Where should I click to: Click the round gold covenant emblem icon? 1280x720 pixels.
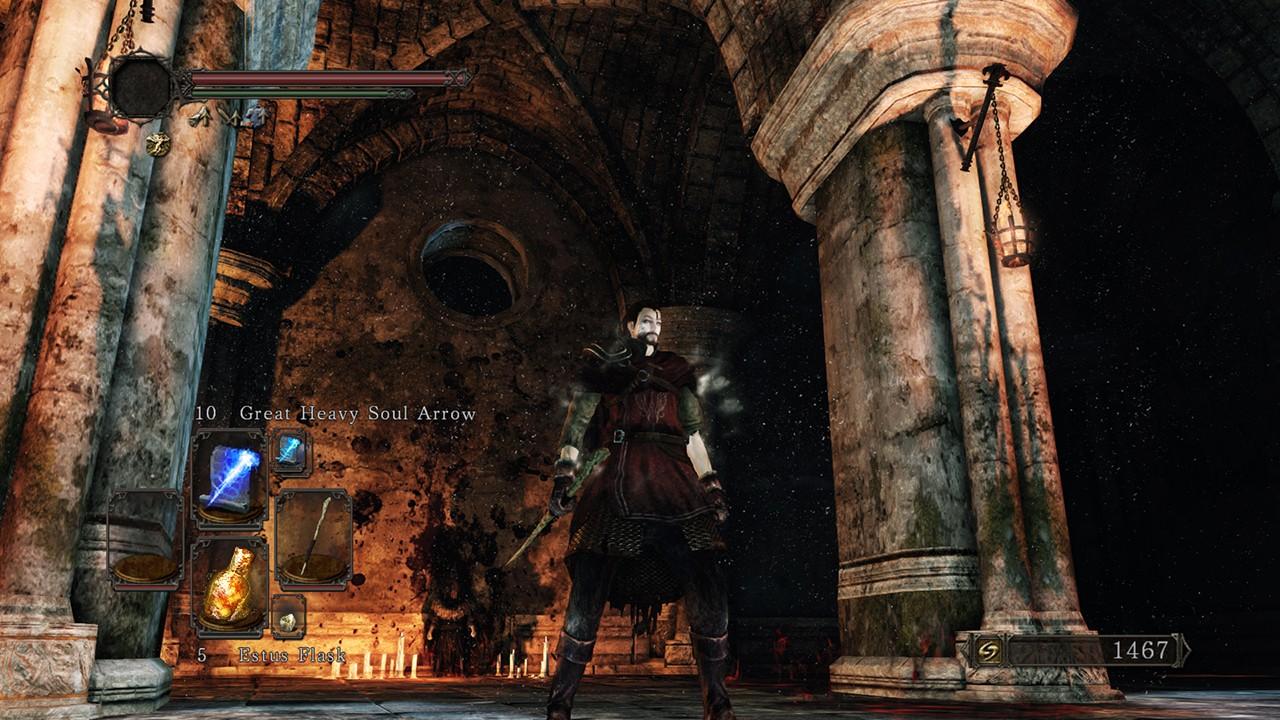[157, 144]
